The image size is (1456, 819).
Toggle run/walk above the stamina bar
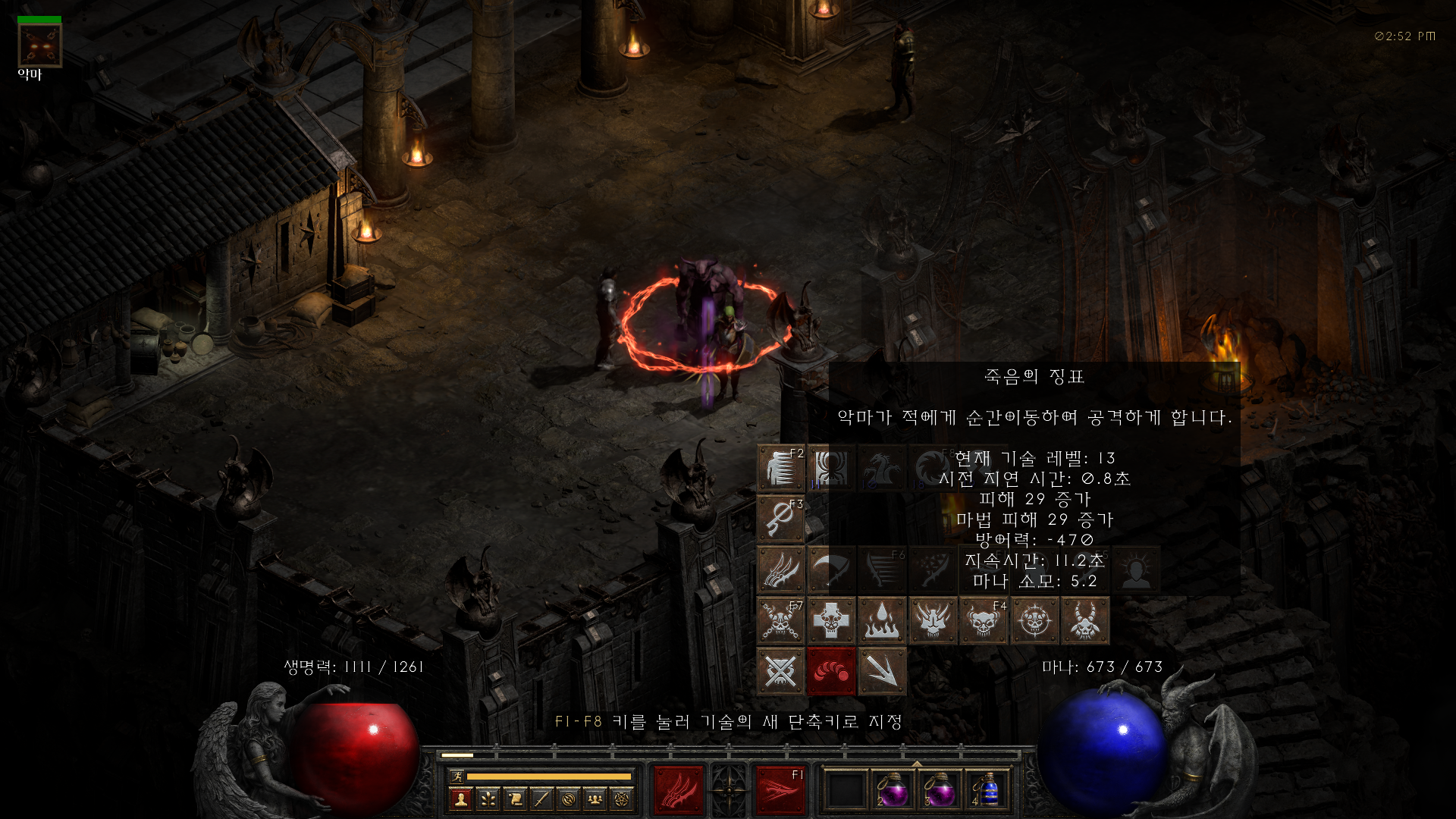pos(458,776)
